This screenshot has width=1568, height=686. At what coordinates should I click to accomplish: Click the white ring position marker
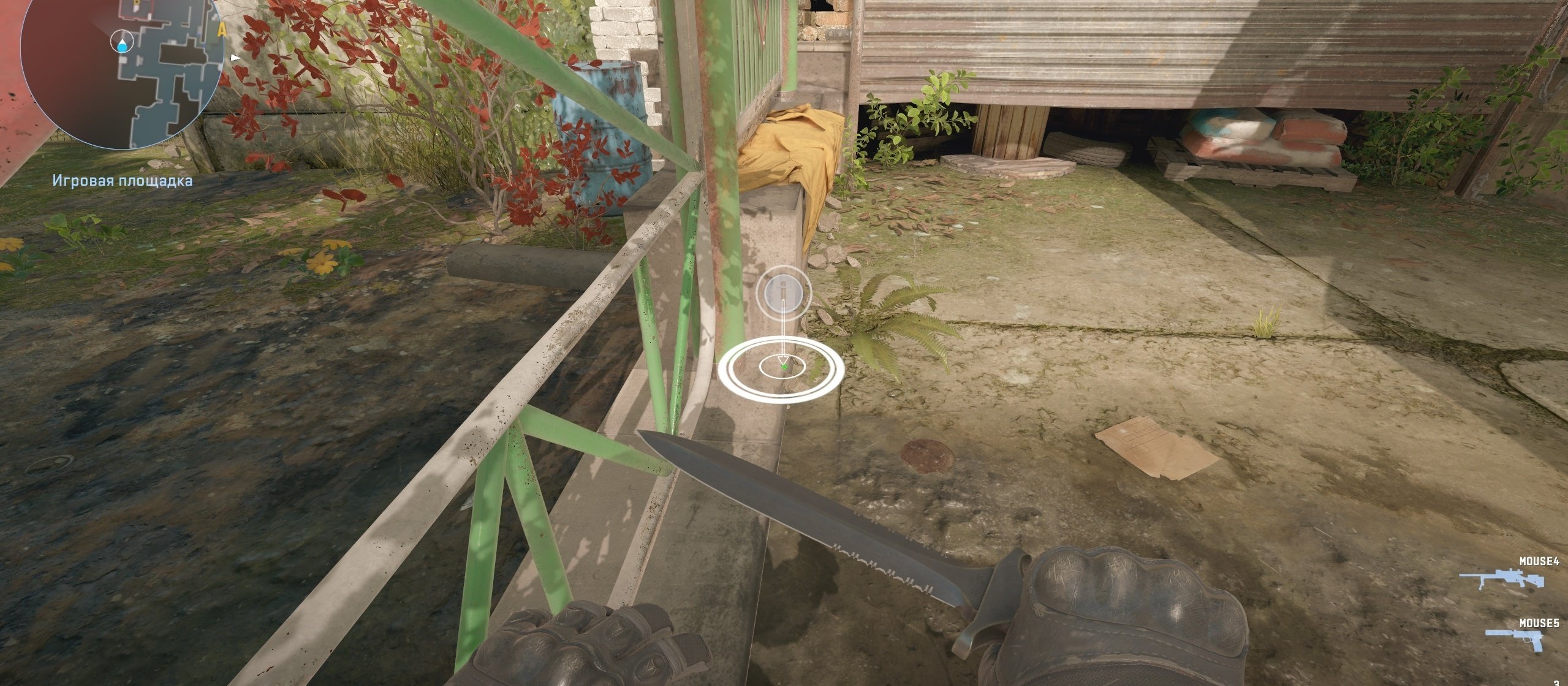[782, 368]
